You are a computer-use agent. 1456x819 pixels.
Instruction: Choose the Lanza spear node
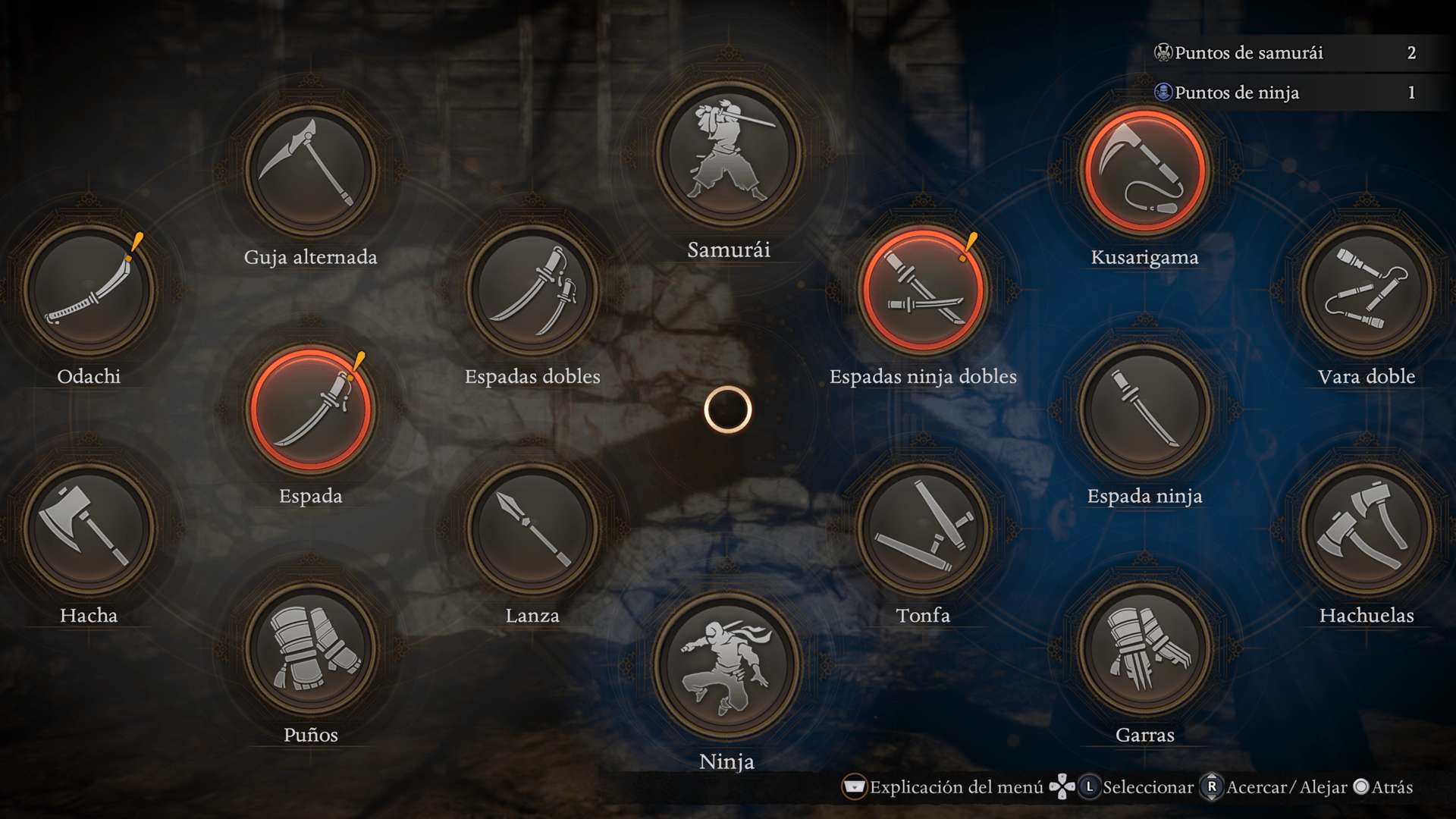point(532,529)
